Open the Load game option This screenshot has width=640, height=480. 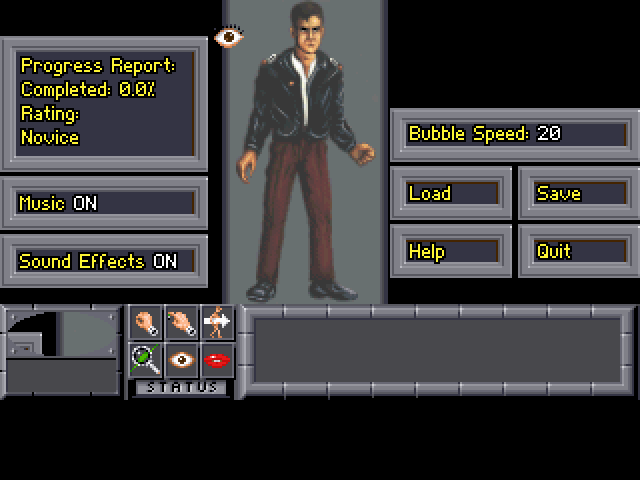(x=452, y=193)
